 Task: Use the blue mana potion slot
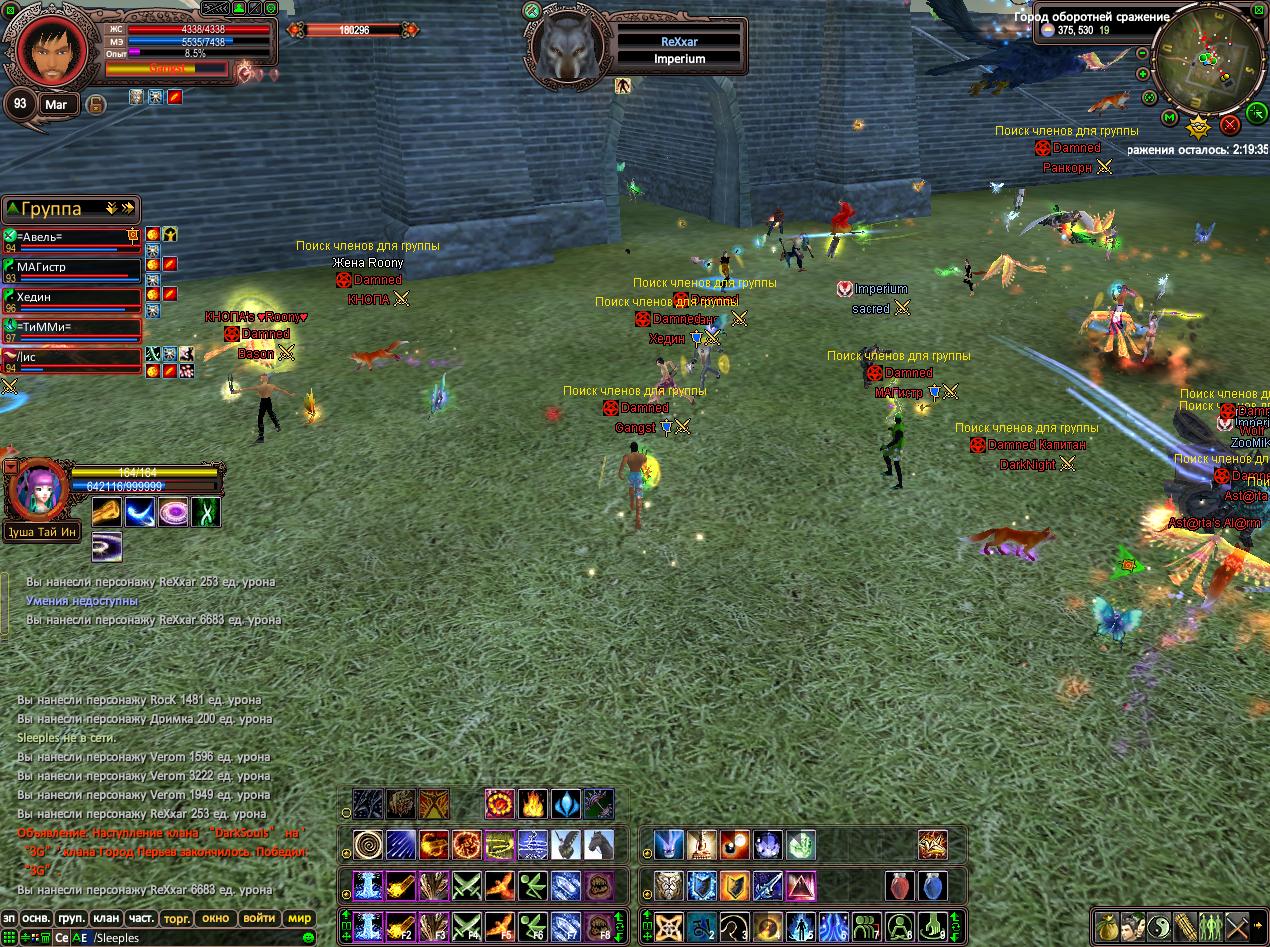click(x=931, y=886)
